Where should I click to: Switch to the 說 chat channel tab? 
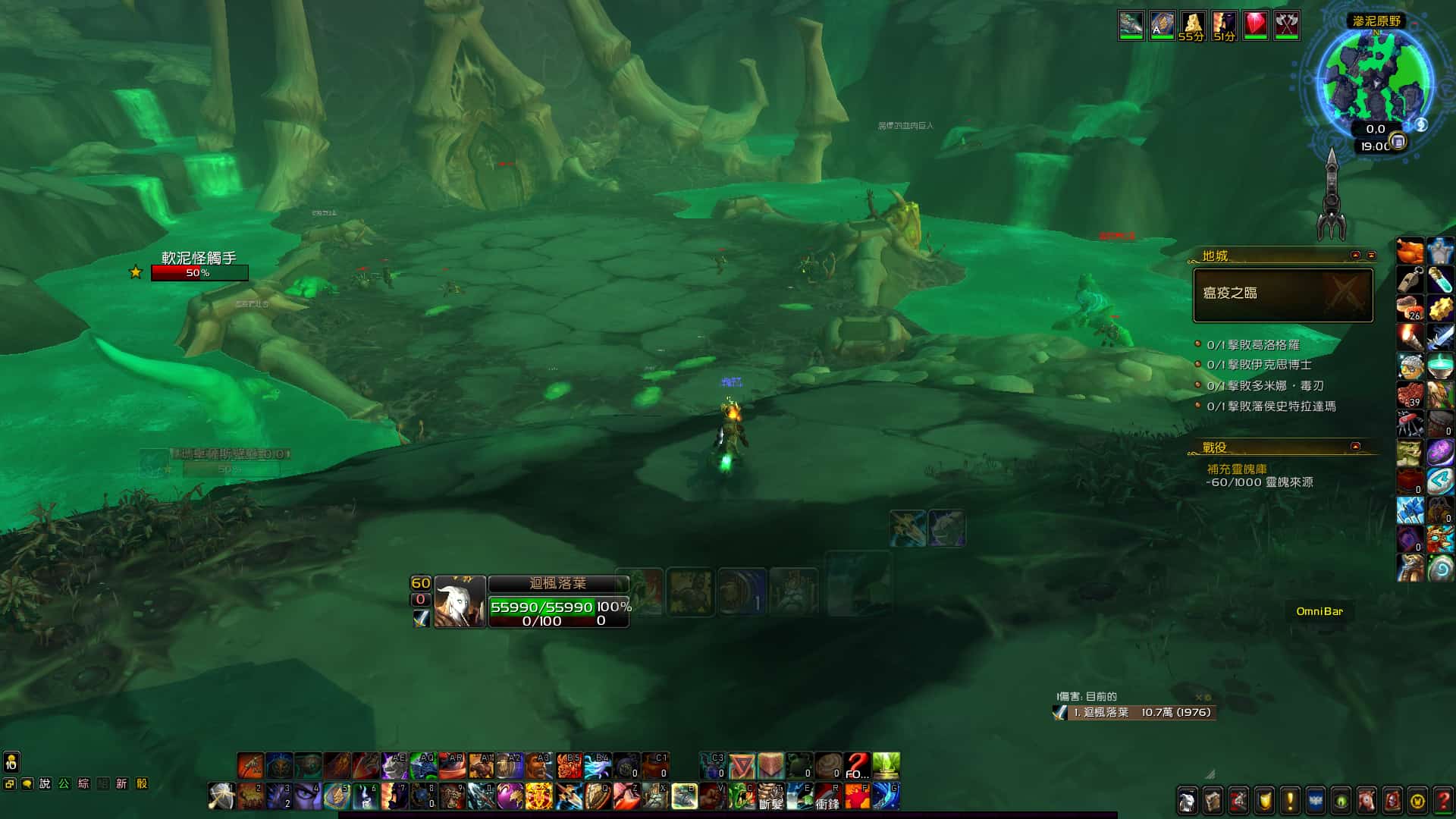click(x=45, y=783)
